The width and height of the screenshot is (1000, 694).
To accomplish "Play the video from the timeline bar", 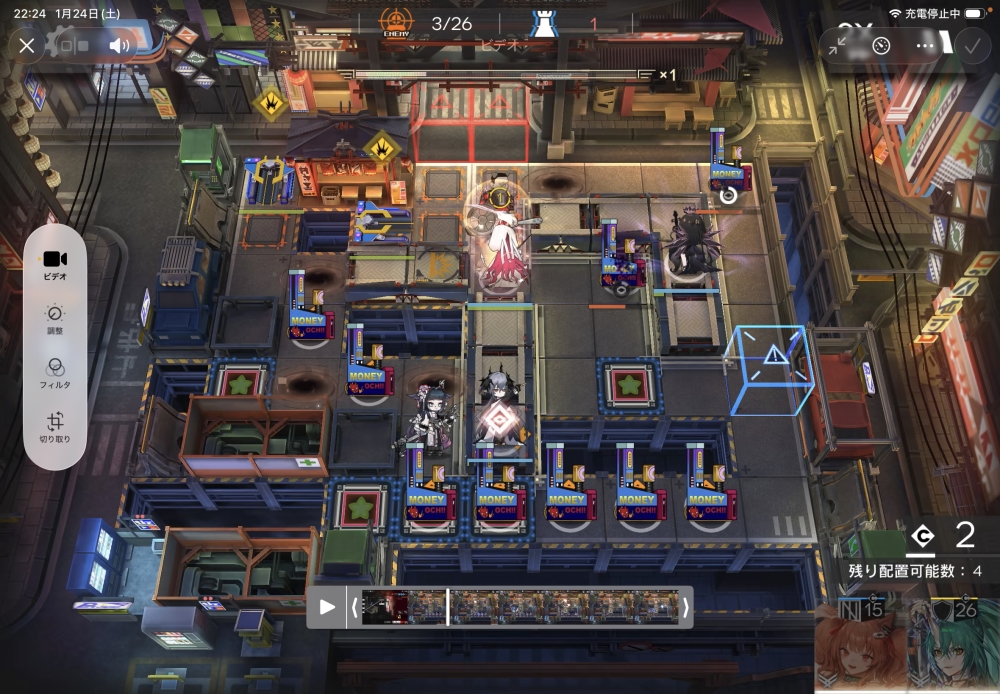I will click(x=327, y=606).
